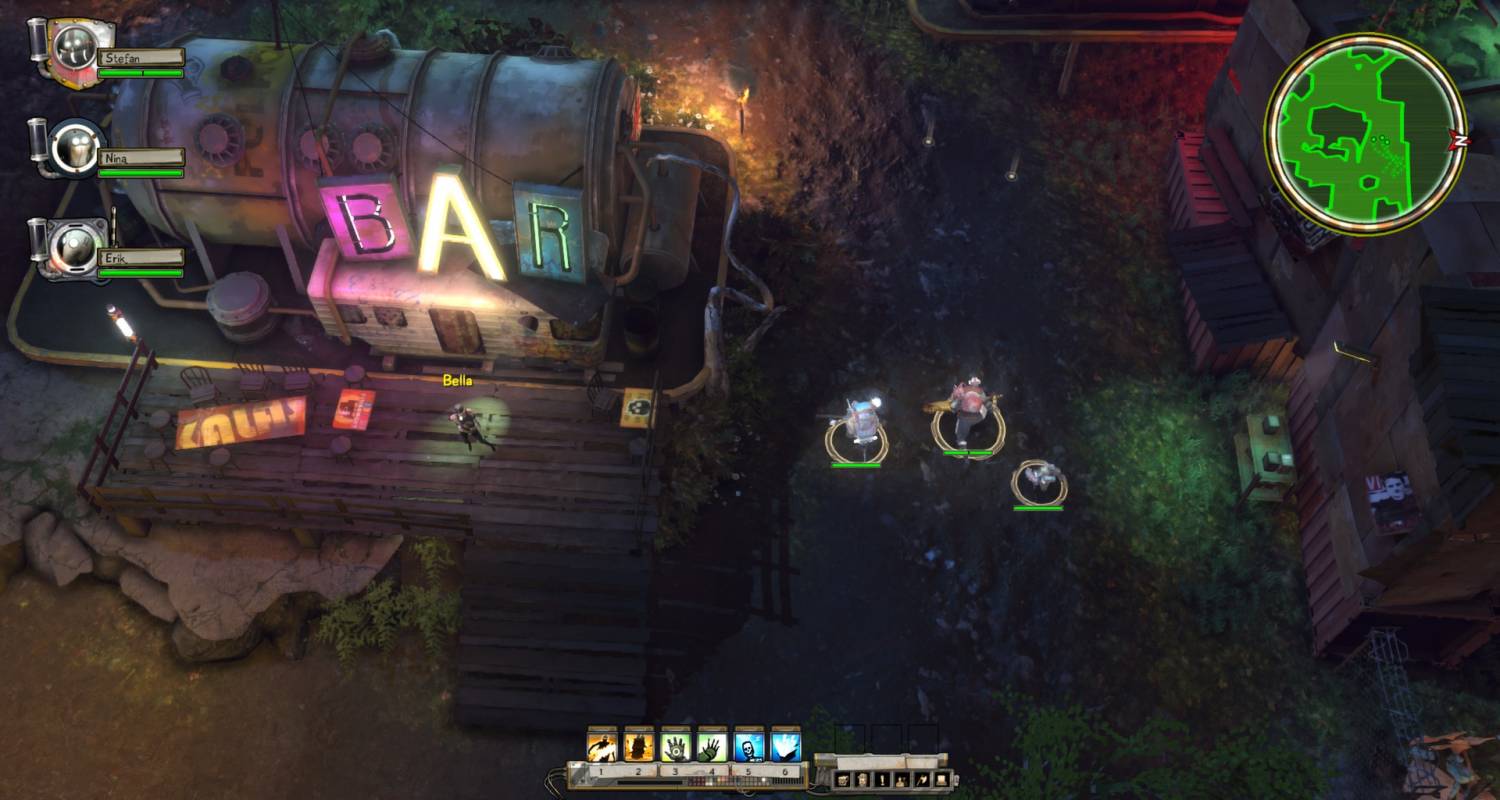Activate the fiery charging figure ability
Screen dimensions: 1500x800
tap(602, 747)
